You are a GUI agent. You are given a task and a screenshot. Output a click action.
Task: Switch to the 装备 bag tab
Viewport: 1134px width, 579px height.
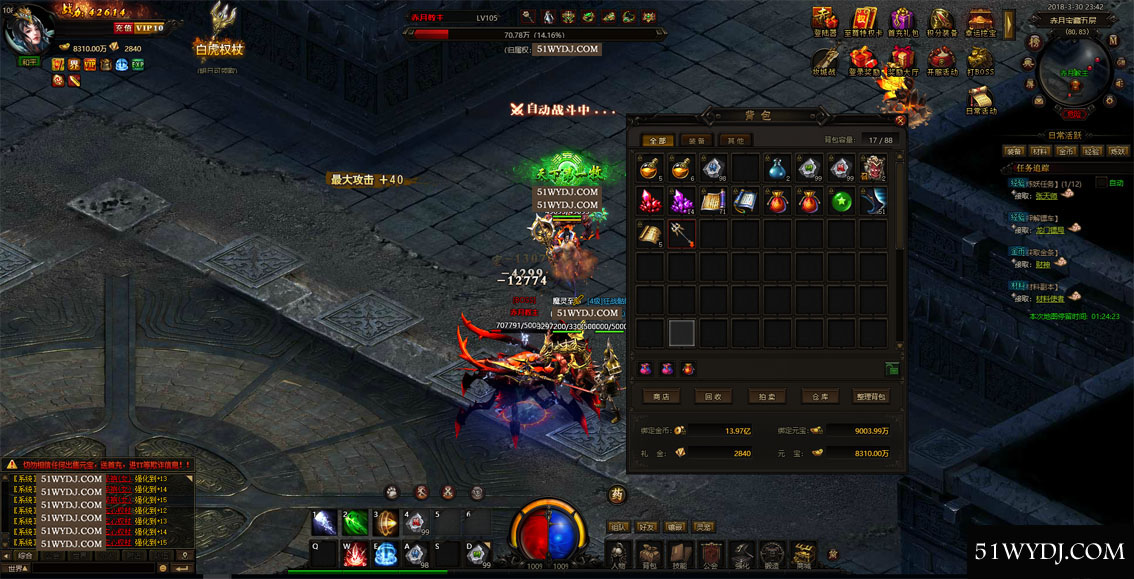698,141
